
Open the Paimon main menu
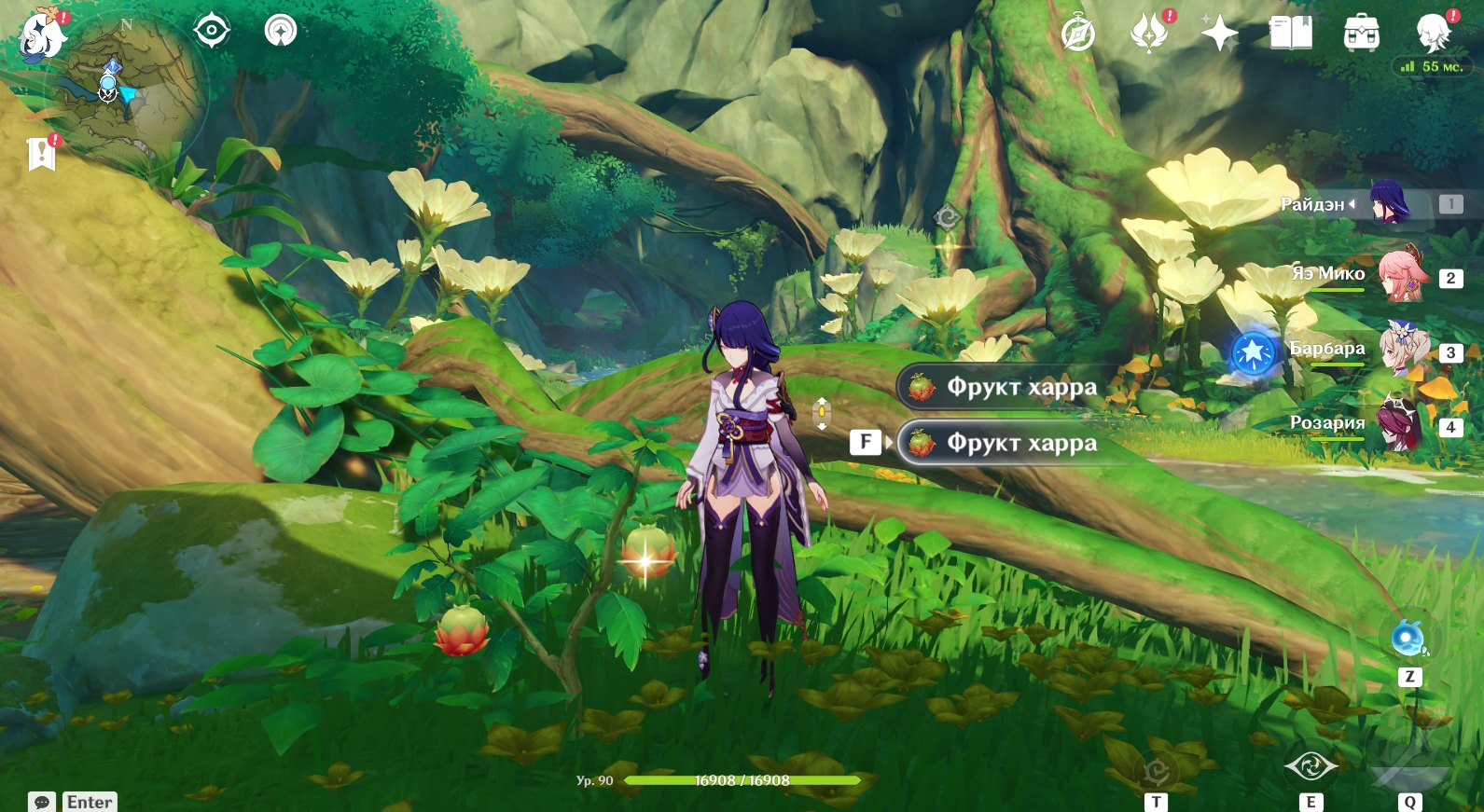(x=42, y=37)
